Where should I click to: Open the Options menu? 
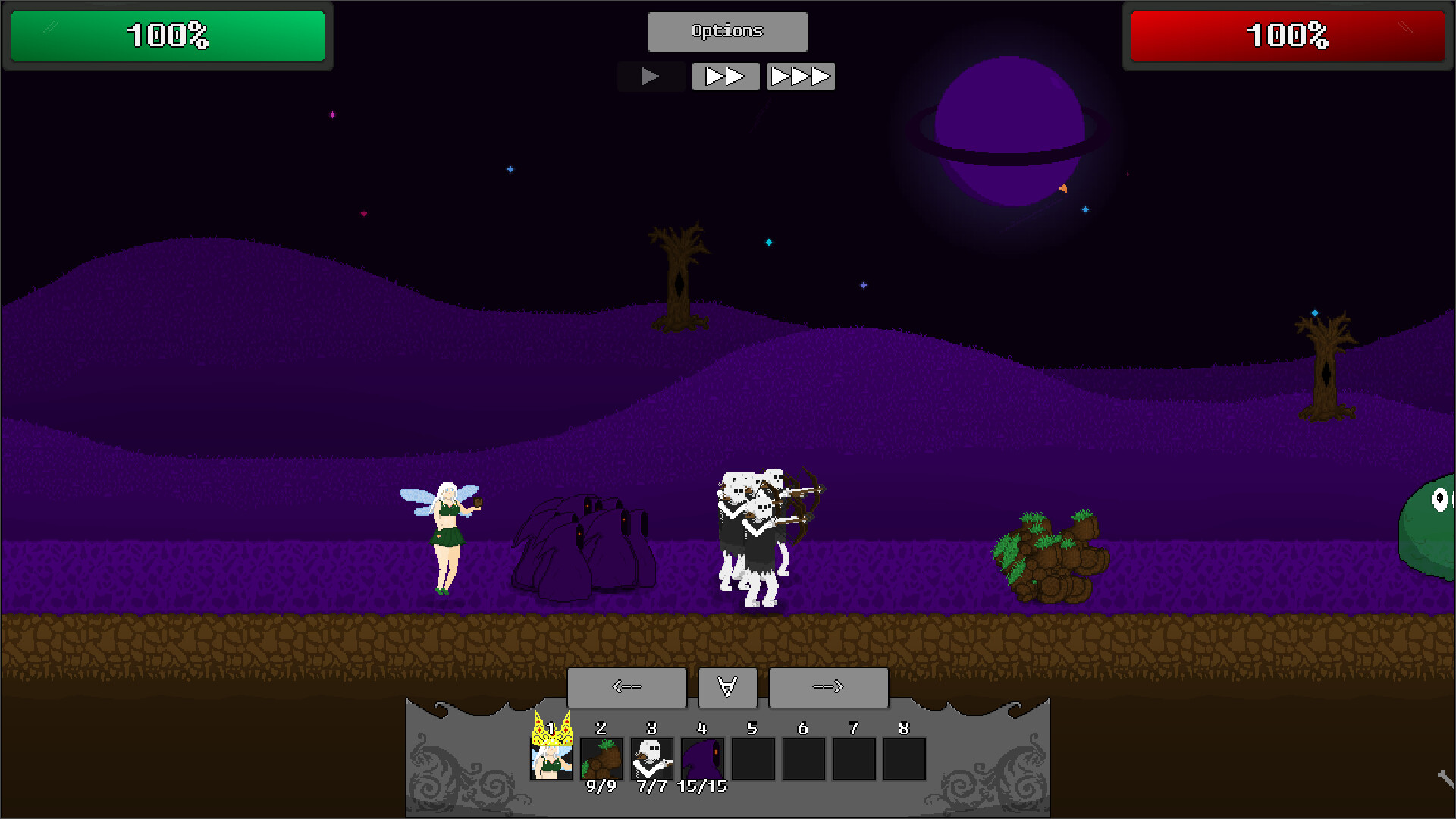point(726,31)
